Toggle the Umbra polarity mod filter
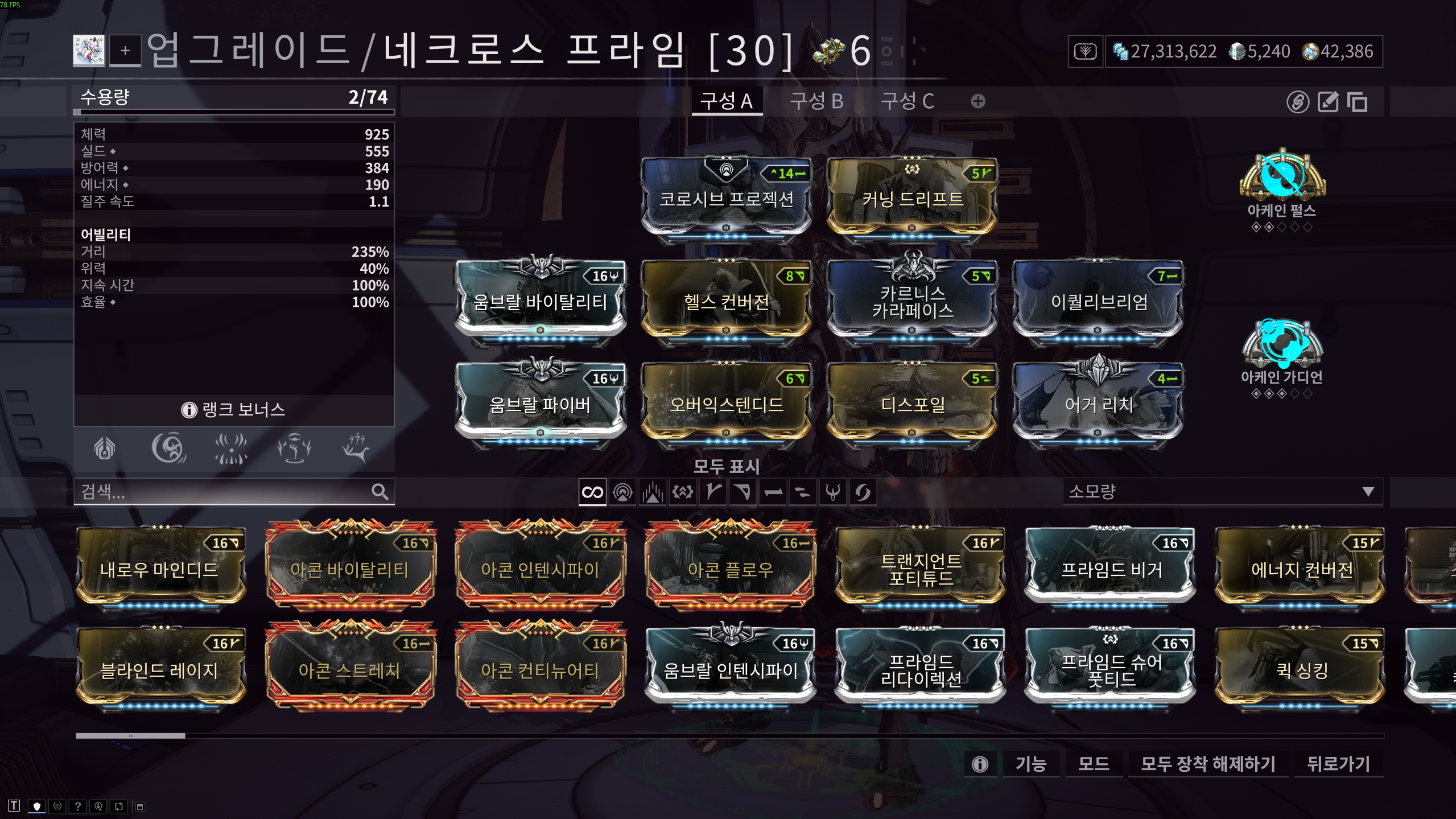 [833, 492]
